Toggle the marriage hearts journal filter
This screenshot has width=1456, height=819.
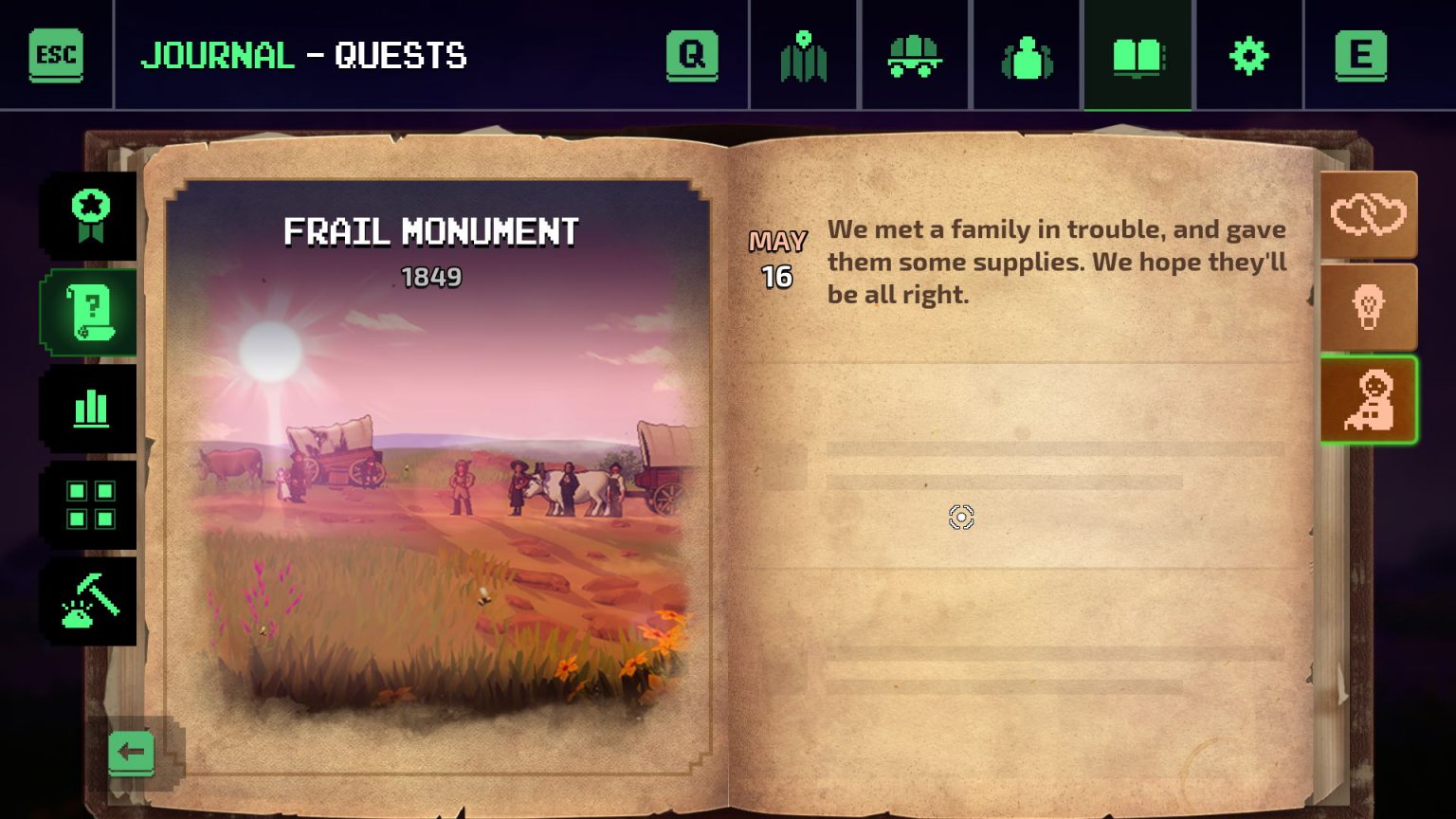[1369, 214]
